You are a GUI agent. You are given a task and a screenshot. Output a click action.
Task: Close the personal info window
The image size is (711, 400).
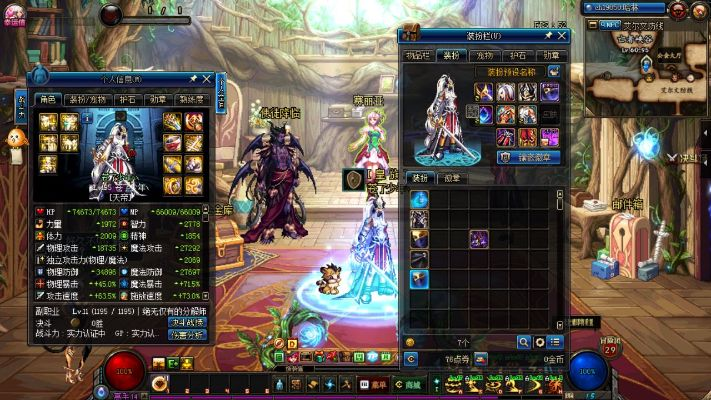[x=207, y=79]
